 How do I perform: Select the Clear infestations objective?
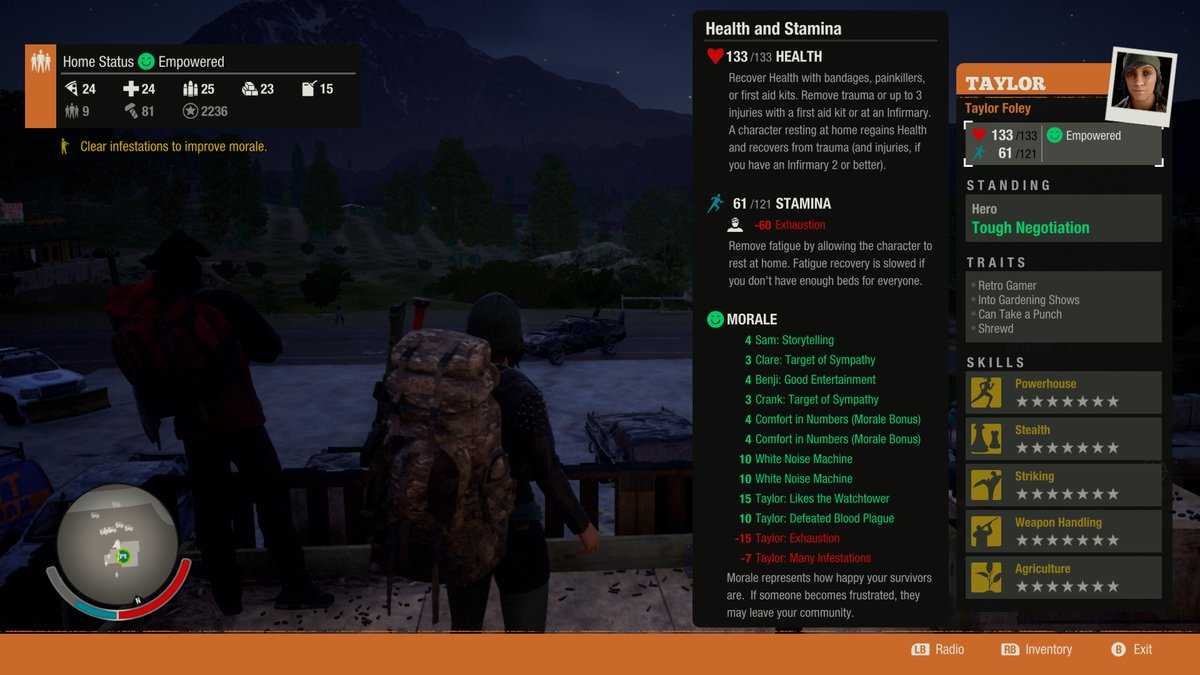pyautogui.click(x=173, y=147)
